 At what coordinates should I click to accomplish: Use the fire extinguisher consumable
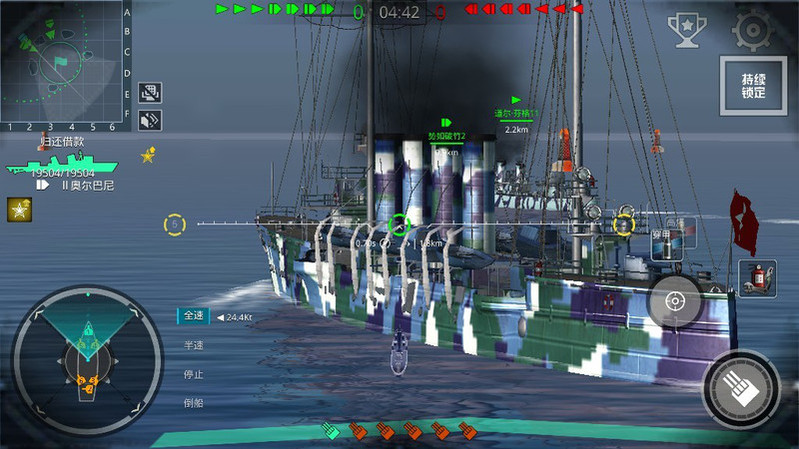point(756,277)
